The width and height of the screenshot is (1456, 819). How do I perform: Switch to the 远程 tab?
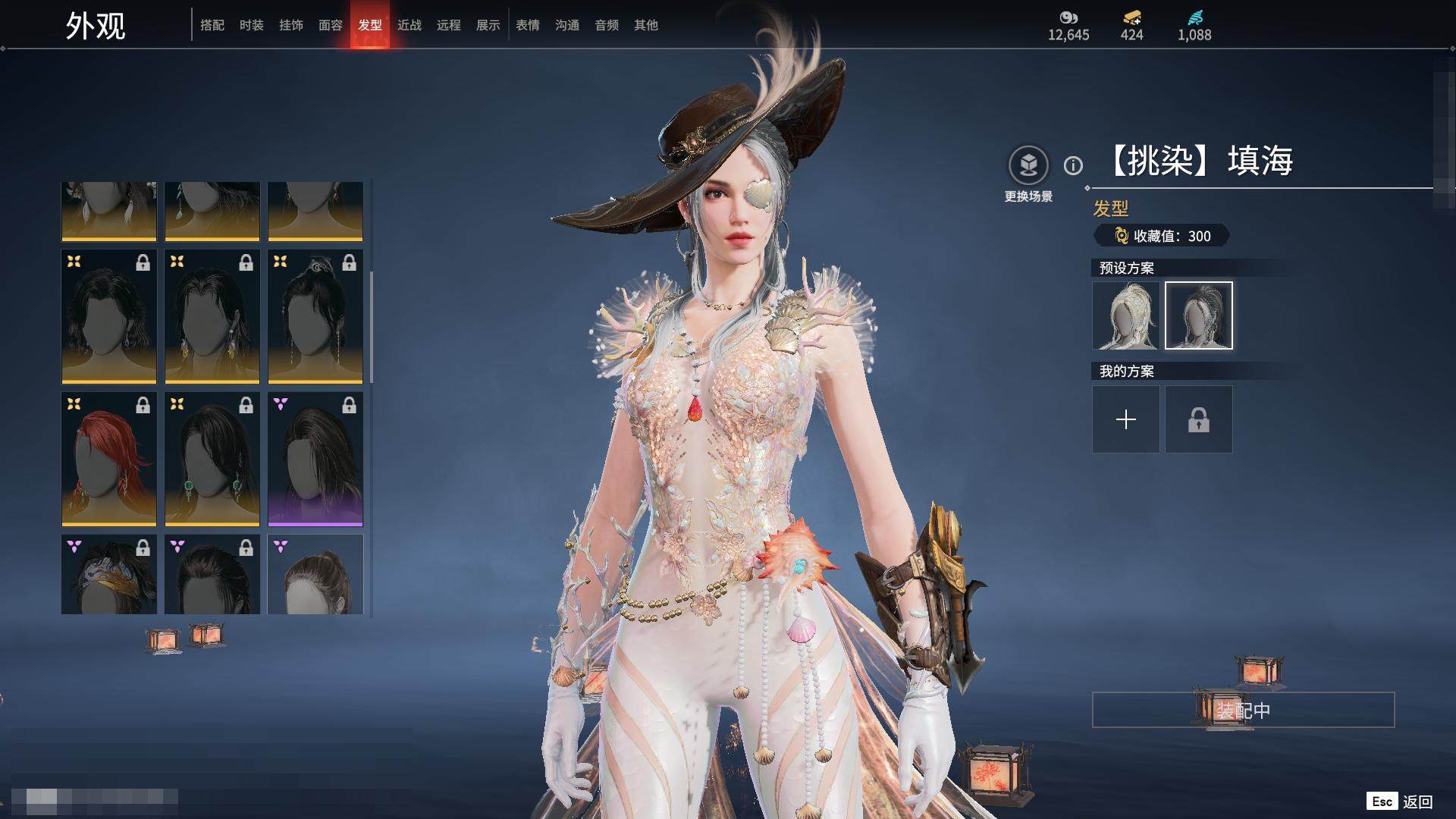449,25
